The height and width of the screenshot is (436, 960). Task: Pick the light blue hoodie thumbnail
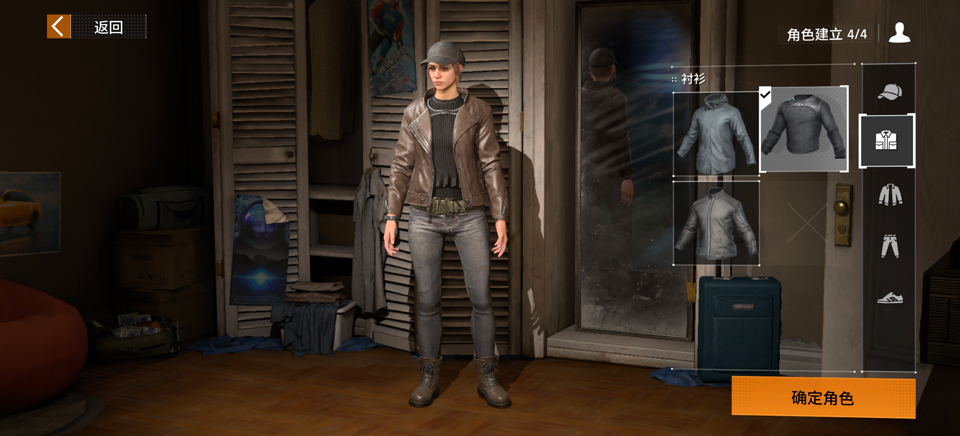point(716,134)
